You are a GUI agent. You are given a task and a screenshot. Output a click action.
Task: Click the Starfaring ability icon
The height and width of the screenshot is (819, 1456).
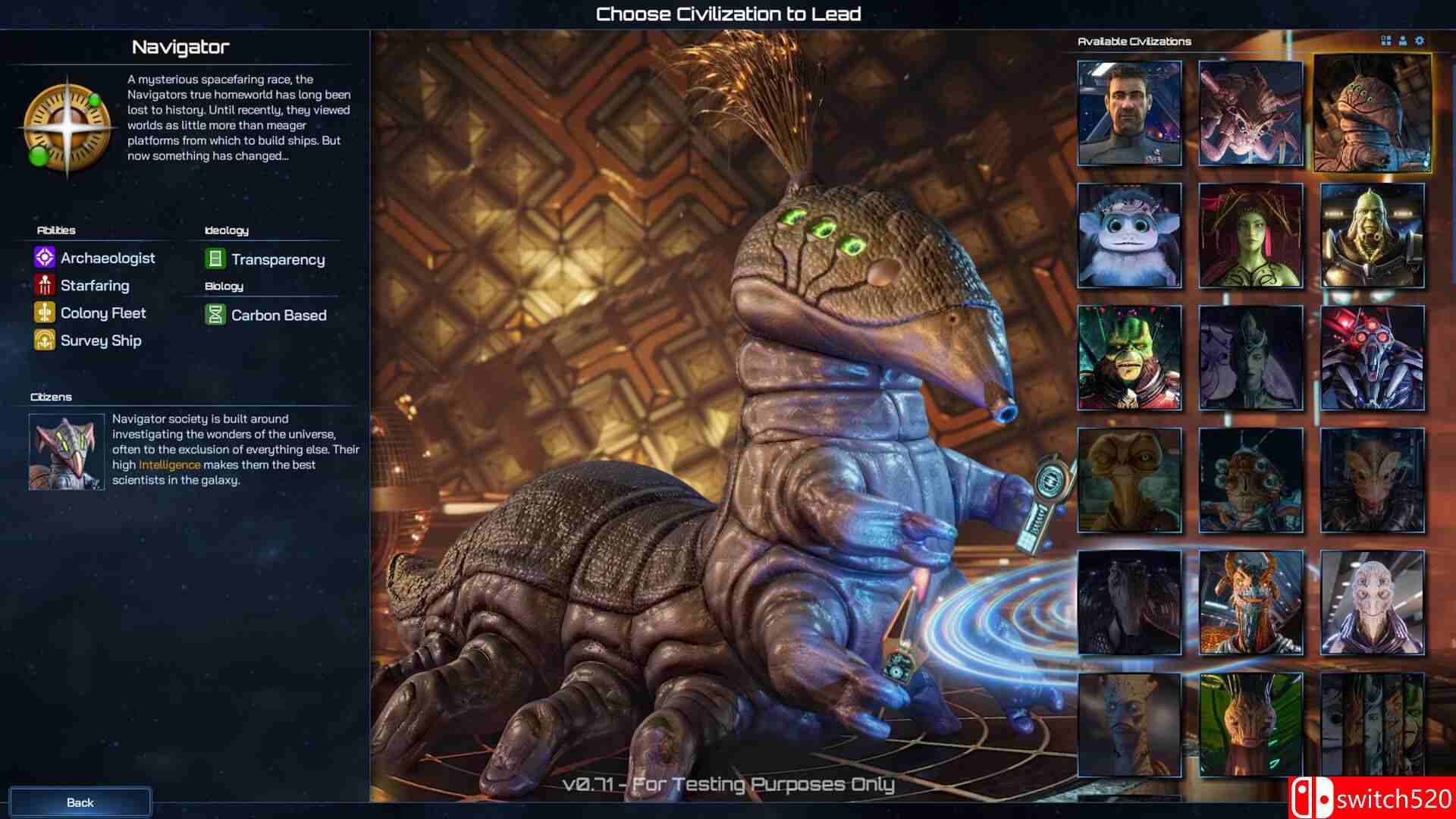[44, 285]
